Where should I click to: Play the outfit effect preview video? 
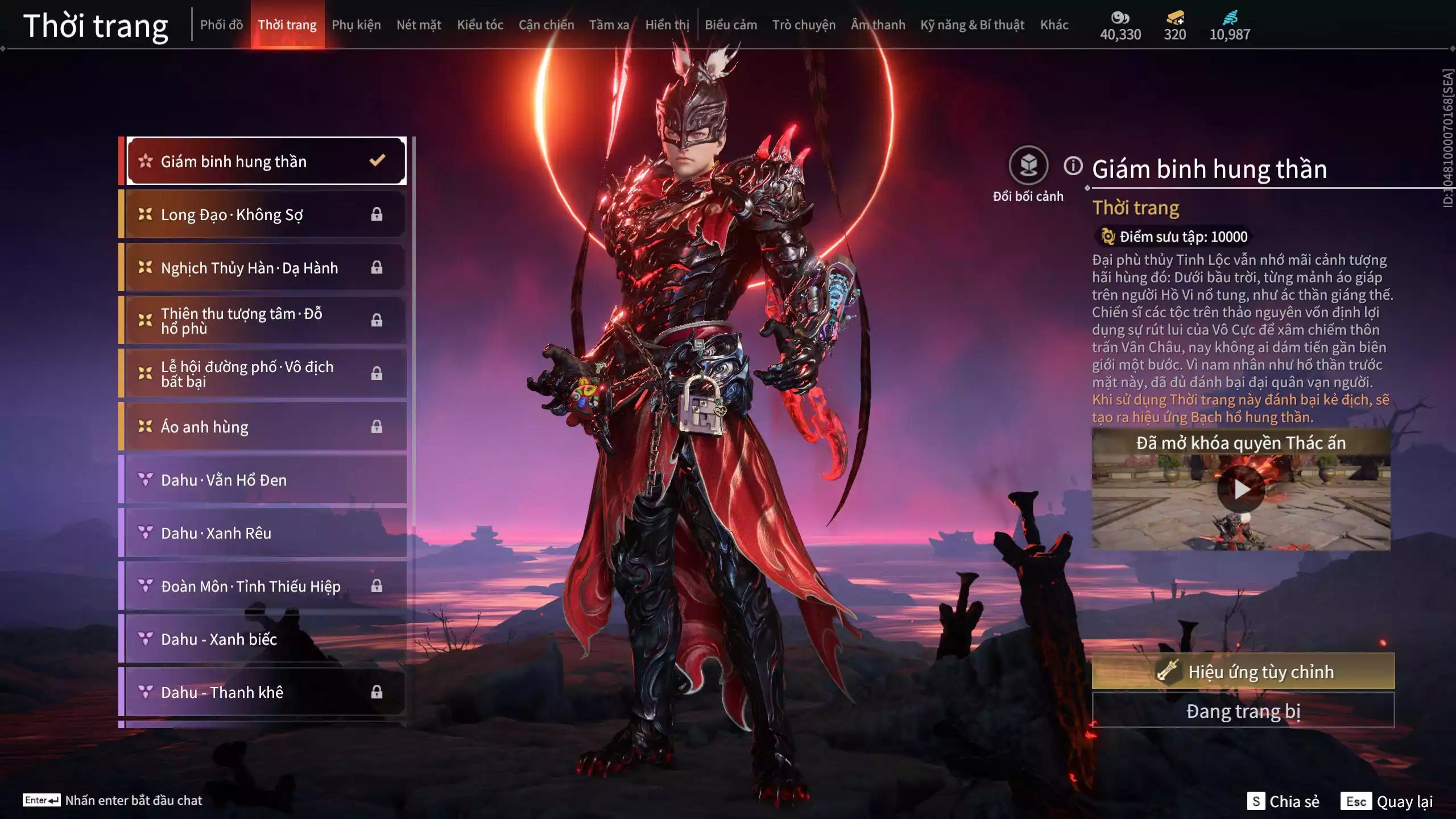pyautogui.click(x=1240, y=489)
